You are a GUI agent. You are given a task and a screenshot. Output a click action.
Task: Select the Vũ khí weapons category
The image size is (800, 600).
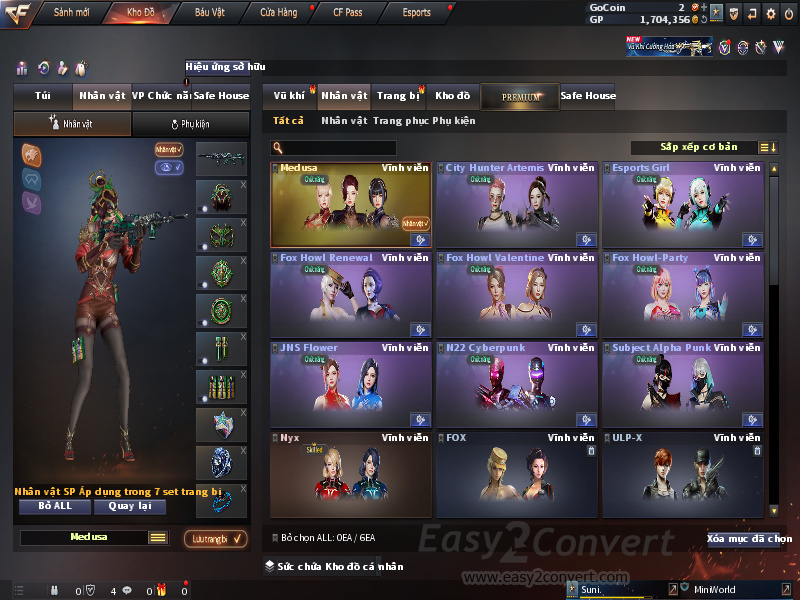(x=289, y=96)
